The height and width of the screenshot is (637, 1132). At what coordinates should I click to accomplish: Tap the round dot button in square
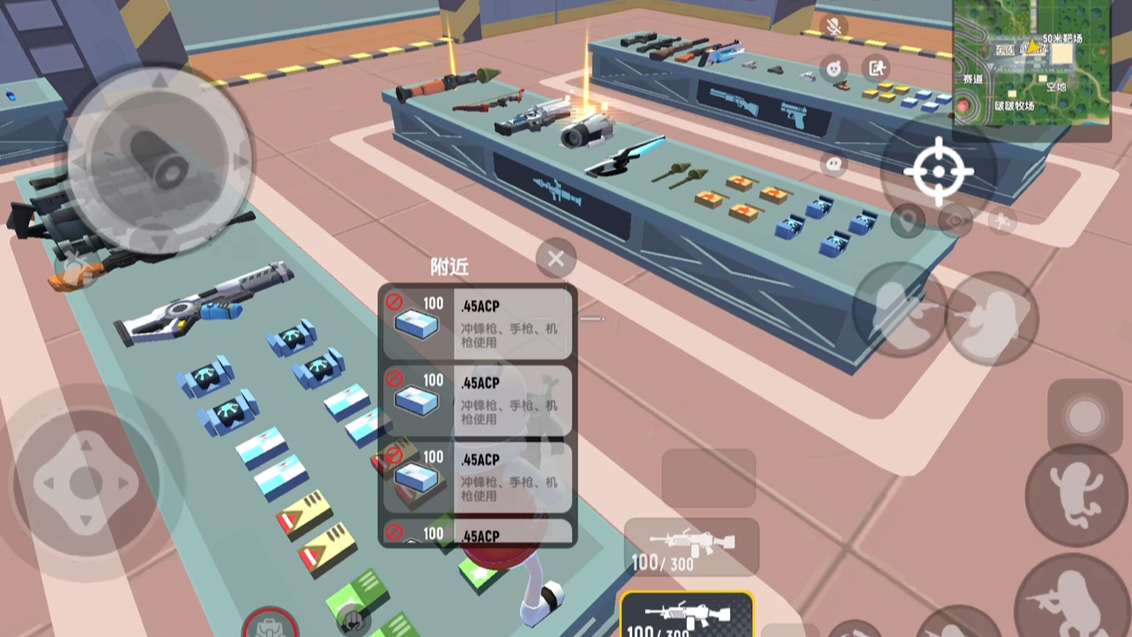point(1084,416)
